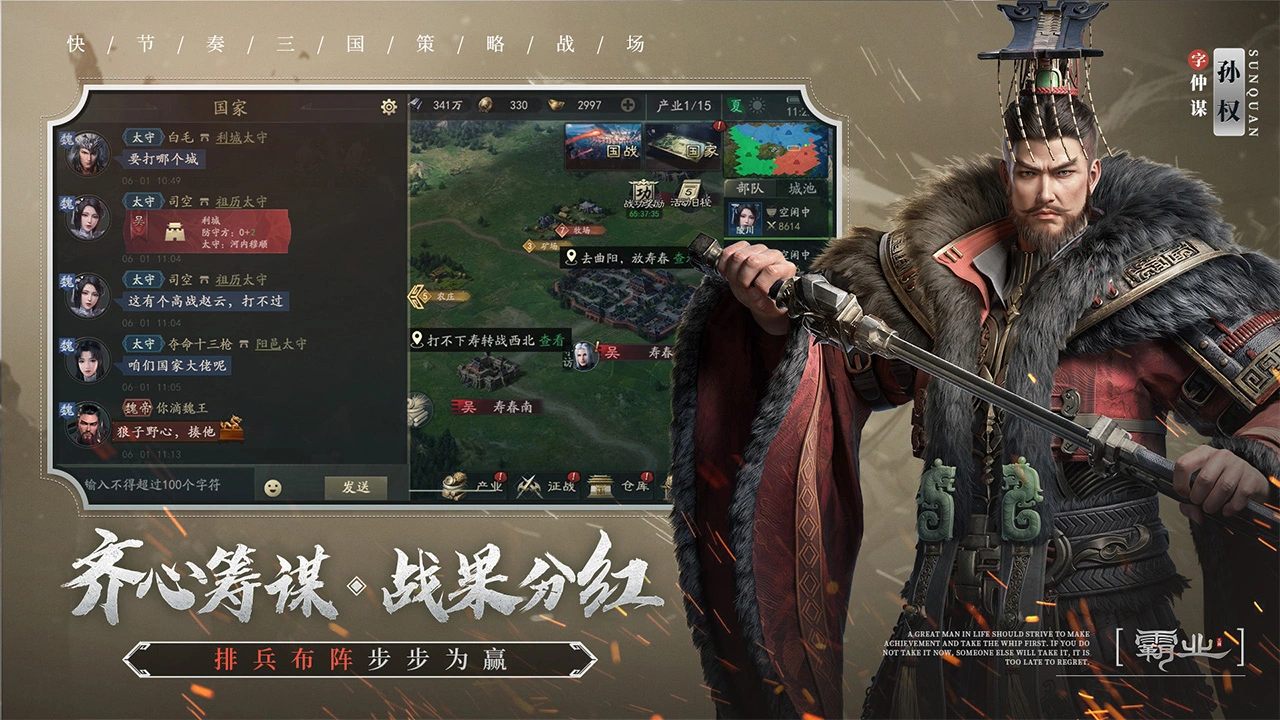Switch to the 城池 (Cities) tab
This screenshot has height=720, width=1280.
tap(802, 188)
